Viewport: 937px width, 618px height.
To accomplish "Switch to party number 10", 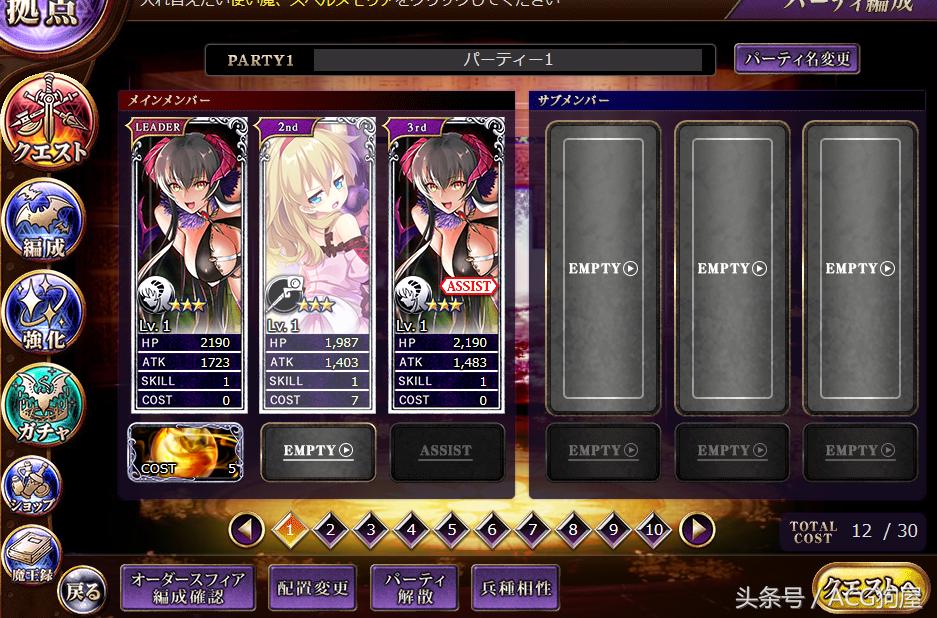I will tap(653, 529).
